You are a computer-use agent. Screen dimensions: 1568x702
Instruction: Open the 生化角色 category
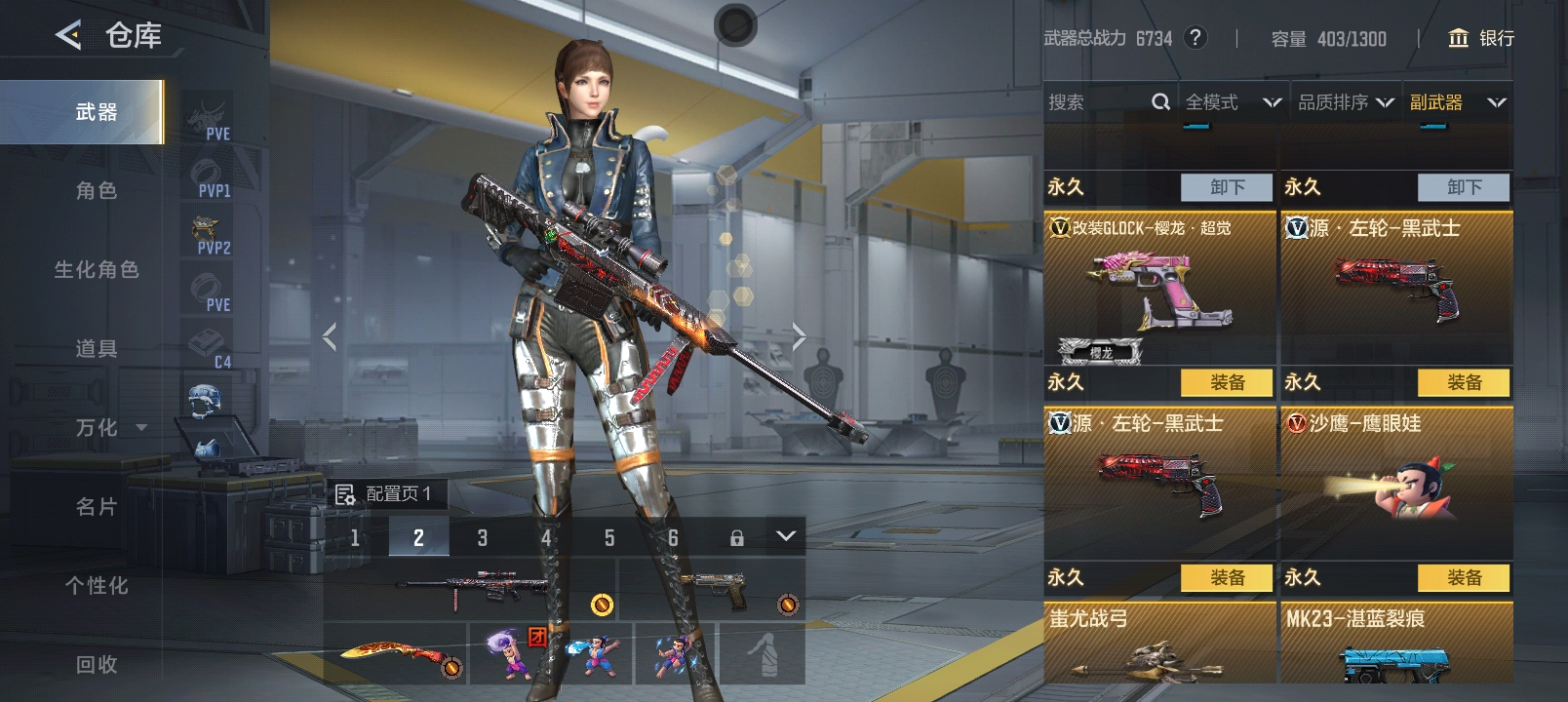pyautogui.click(x=96, y=270)
